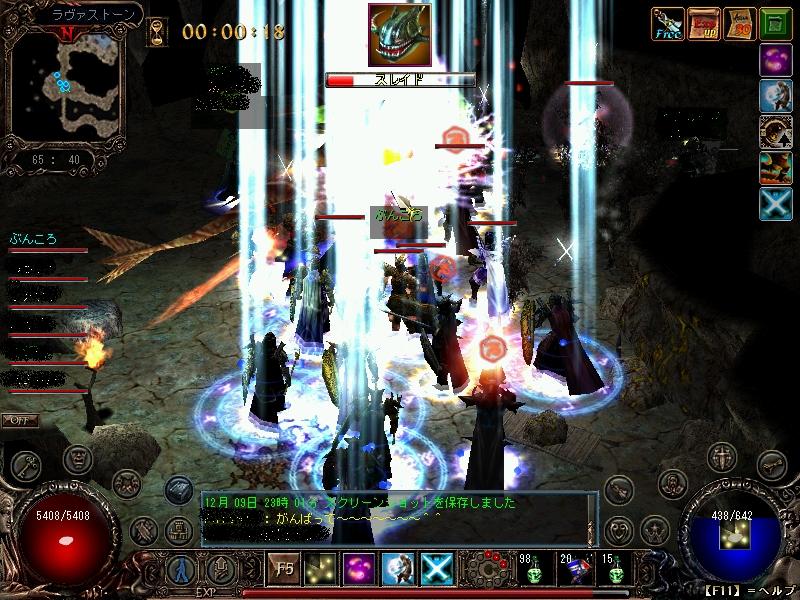The height and width of the screenshot is (600, 800).
Task: Click the green square buff icon
Action: 776,23
